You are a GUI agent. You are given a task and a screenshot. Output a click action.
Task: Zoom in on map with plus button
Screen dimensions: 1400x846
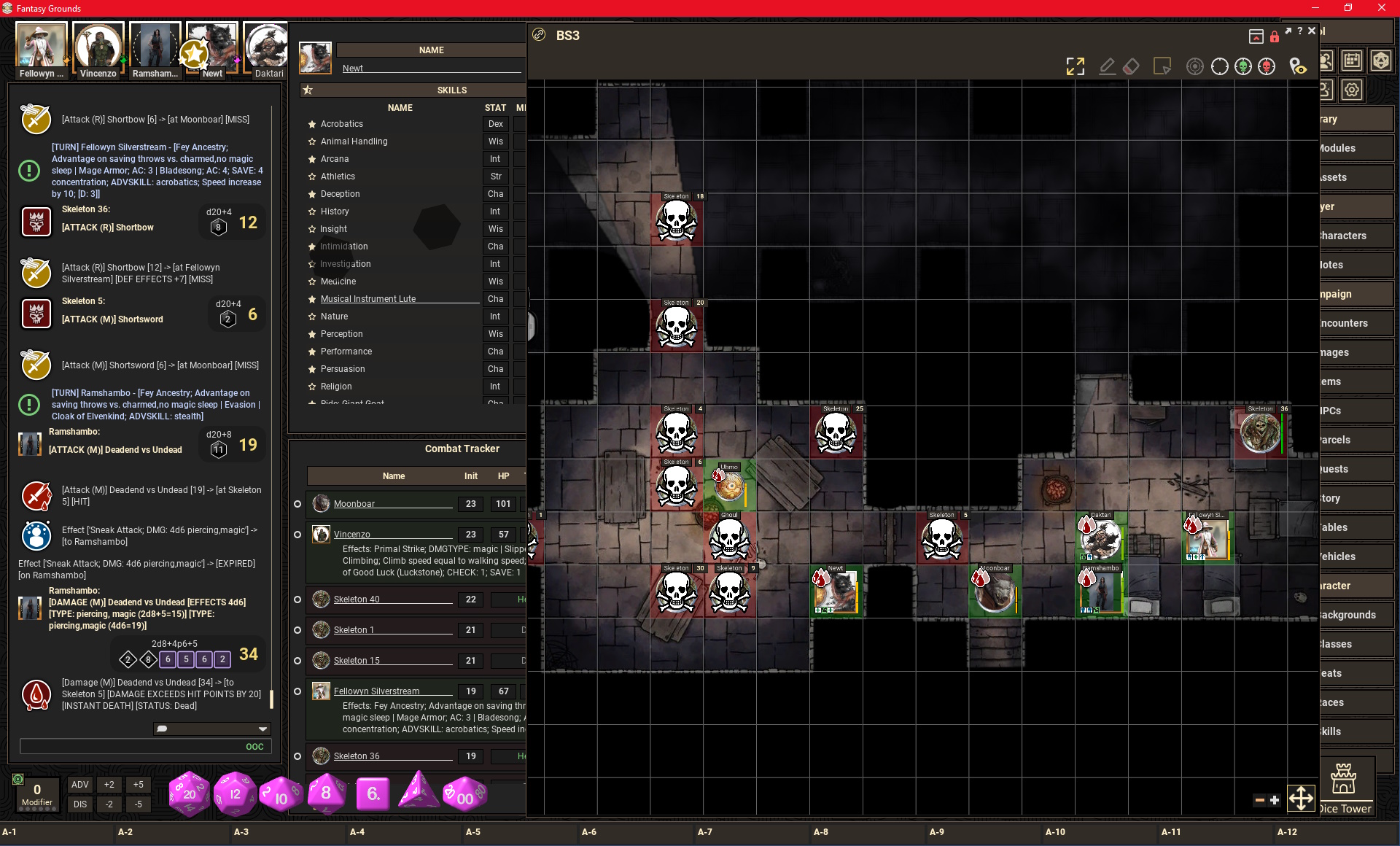click(x=1275, y=800)
